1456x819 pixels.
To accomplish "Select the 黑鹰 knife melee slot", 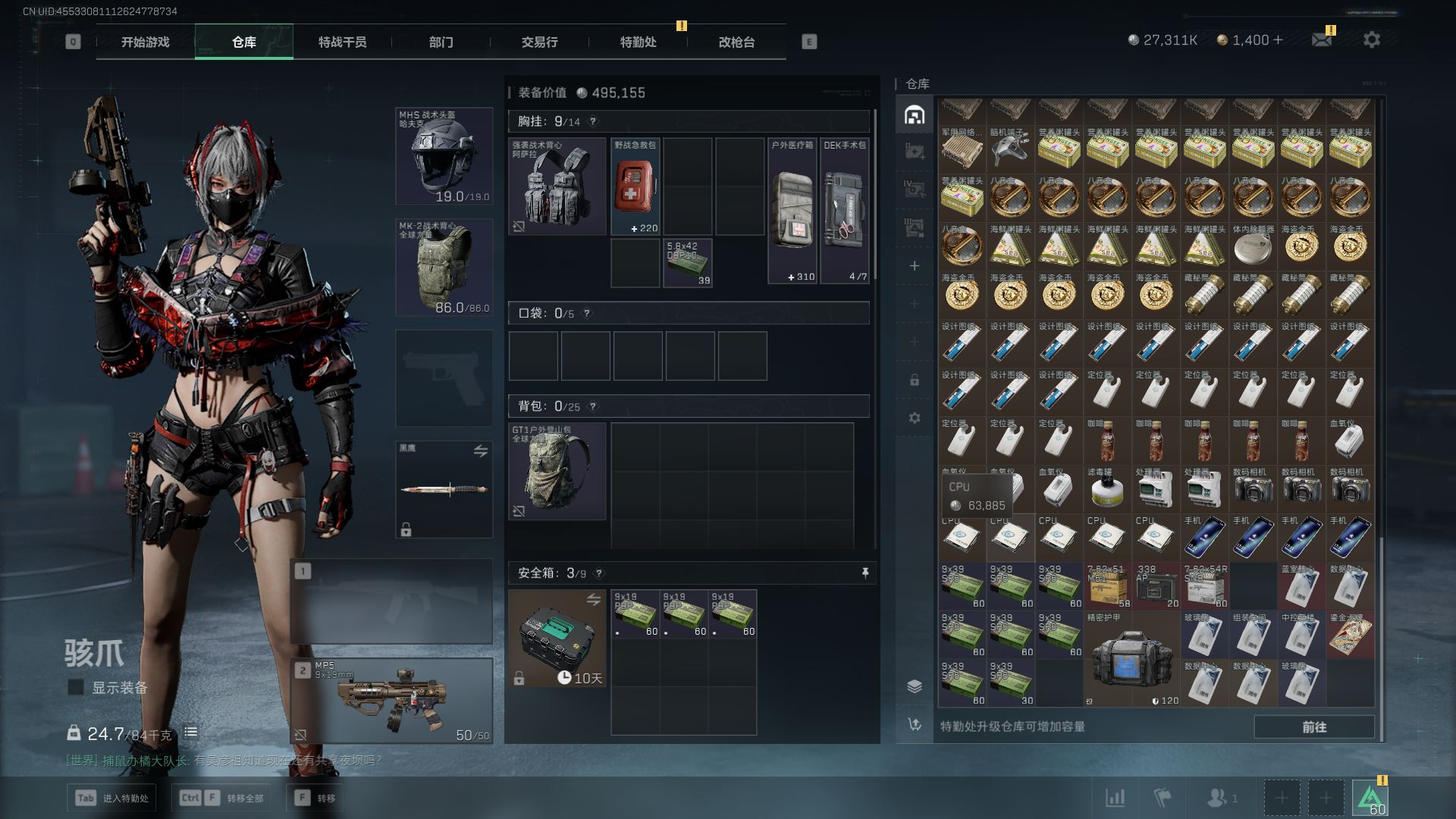I will click(444, 490).
